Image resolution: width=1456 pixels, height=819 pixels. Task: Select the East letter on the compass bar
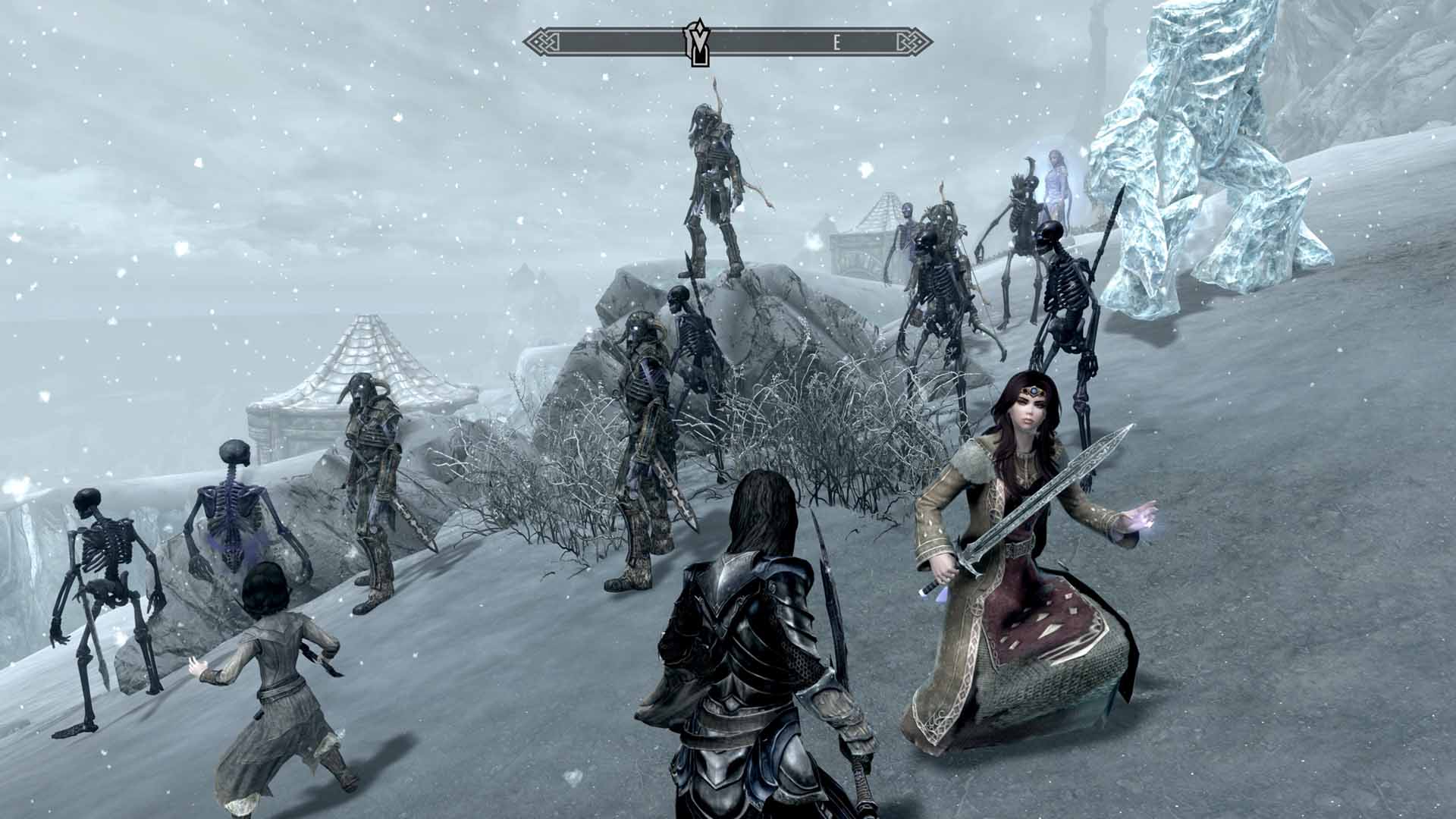coord(836,43)
